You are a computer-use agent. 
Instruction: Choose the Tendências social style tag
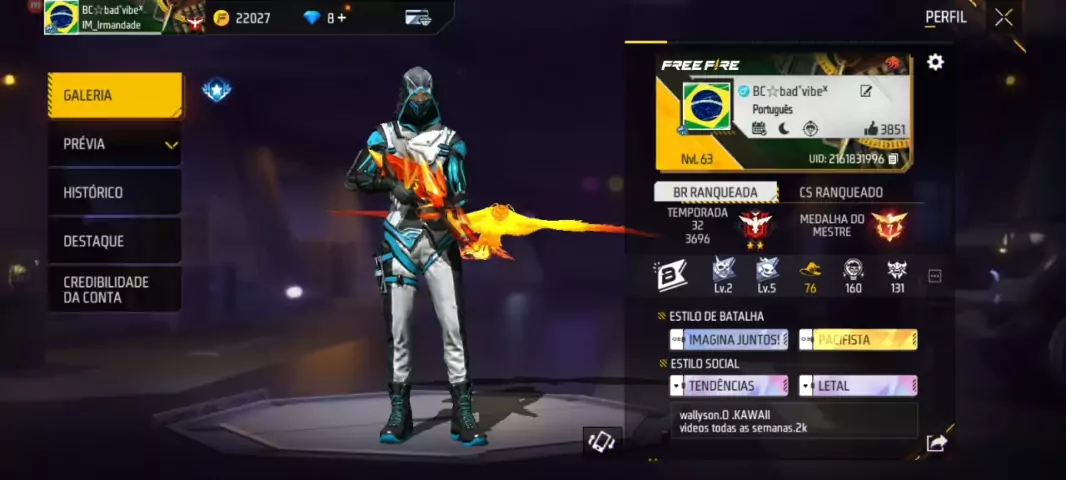tap(729, 386)
